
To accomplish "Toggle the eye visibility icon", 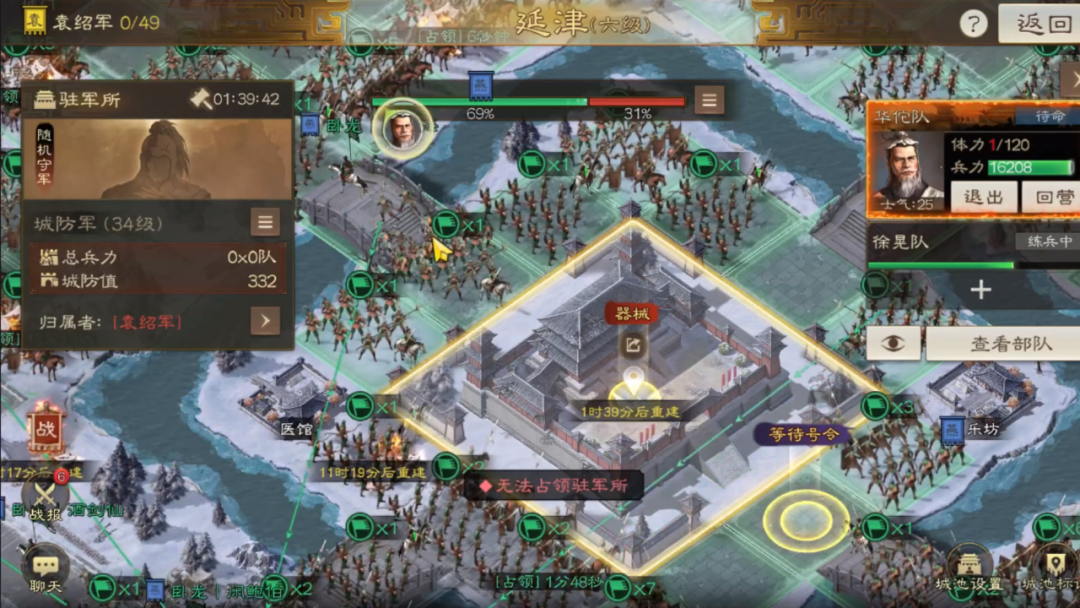I will 892,343.
